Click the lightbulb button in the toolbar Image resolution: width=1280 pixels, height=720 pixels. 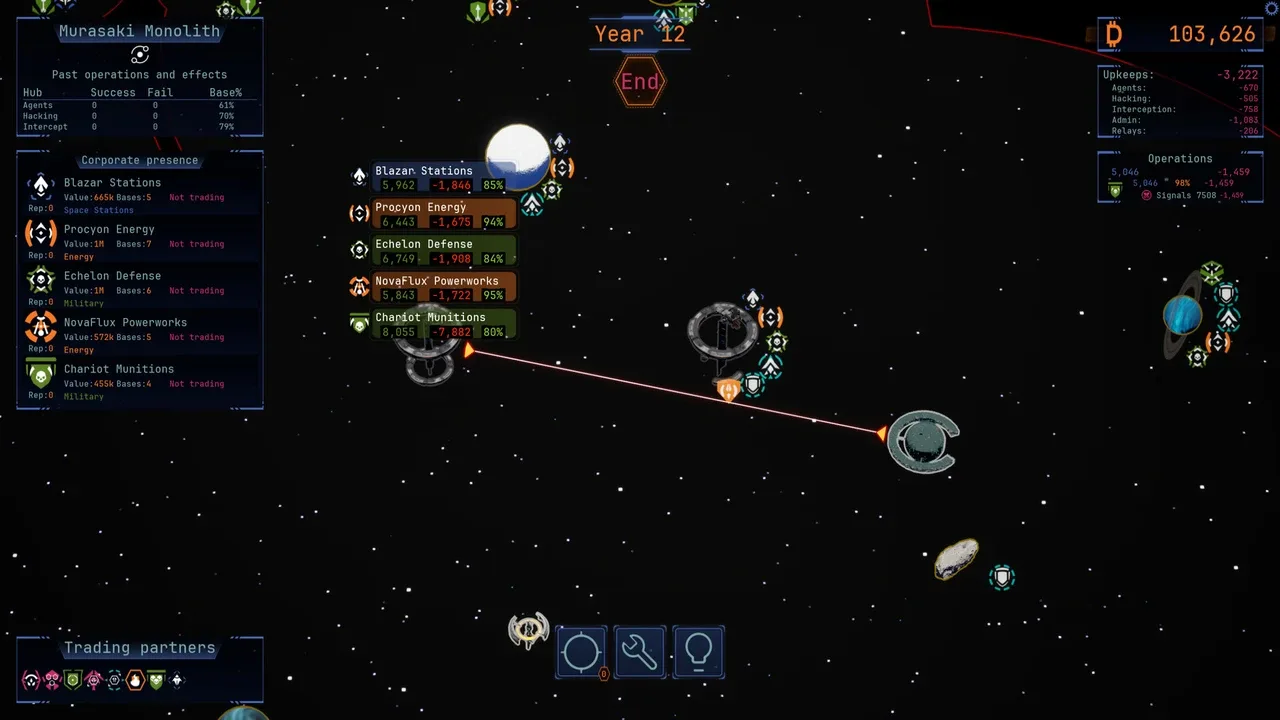(698, 652)
